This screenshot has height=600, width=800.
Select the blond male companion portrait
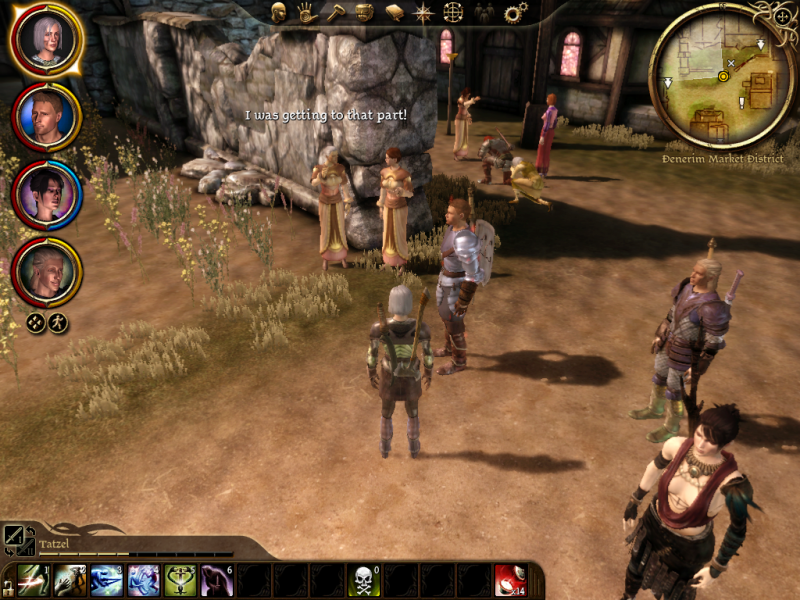(x=46, y=116)
